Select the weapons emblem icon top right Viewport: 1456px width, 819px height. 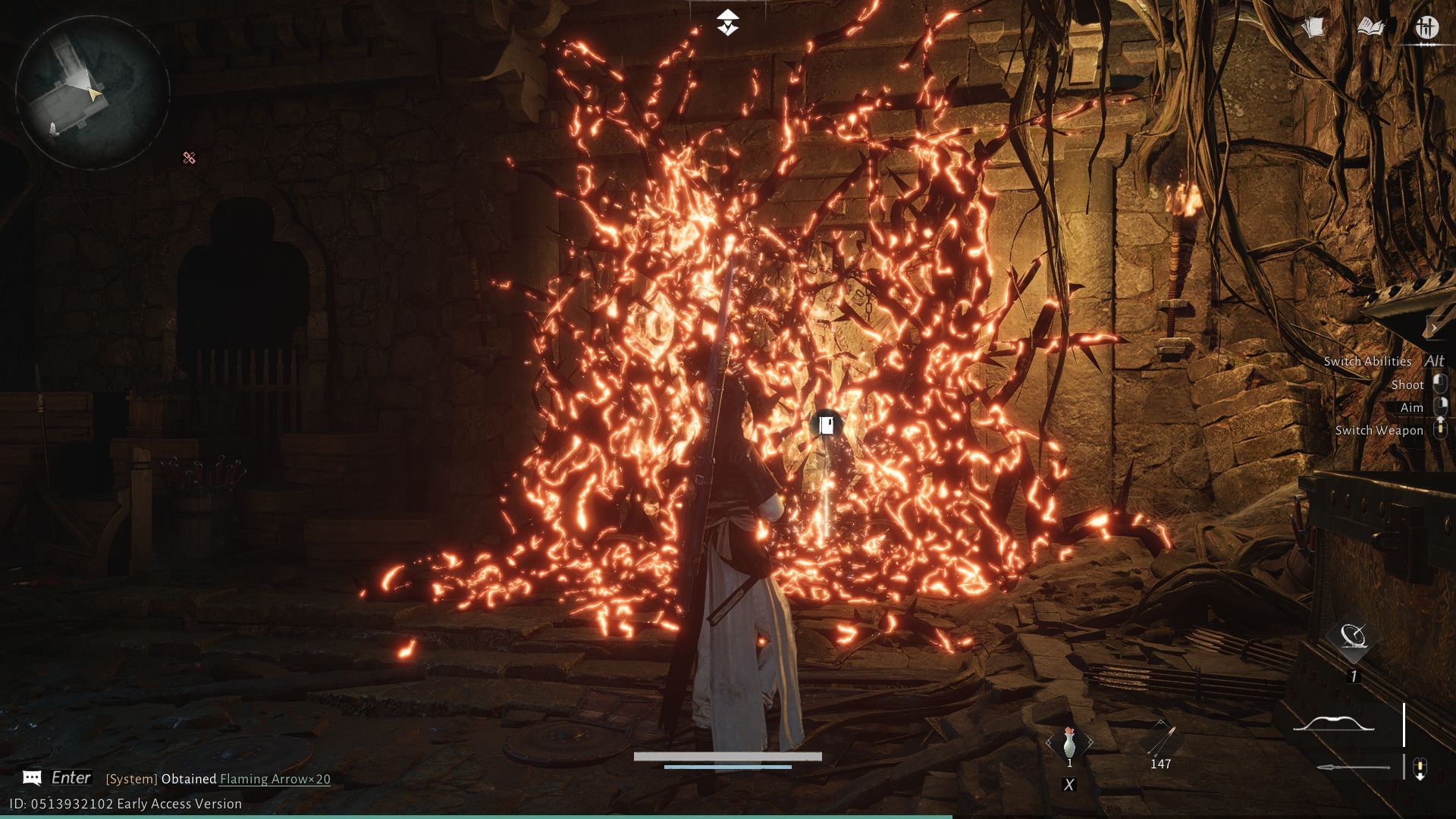click(1429, 27)
